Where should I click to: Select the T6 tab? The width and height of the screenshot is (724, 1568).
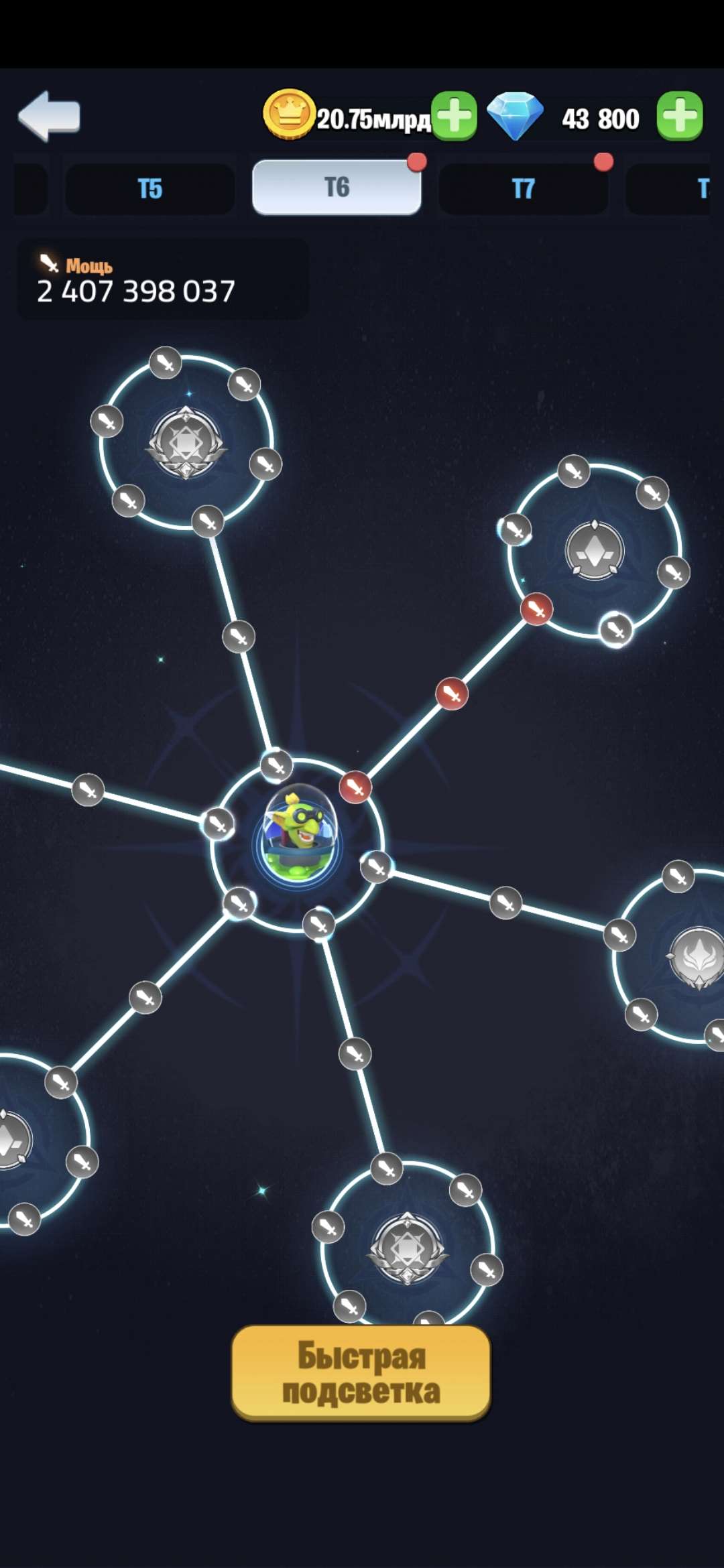pos(337,188)
